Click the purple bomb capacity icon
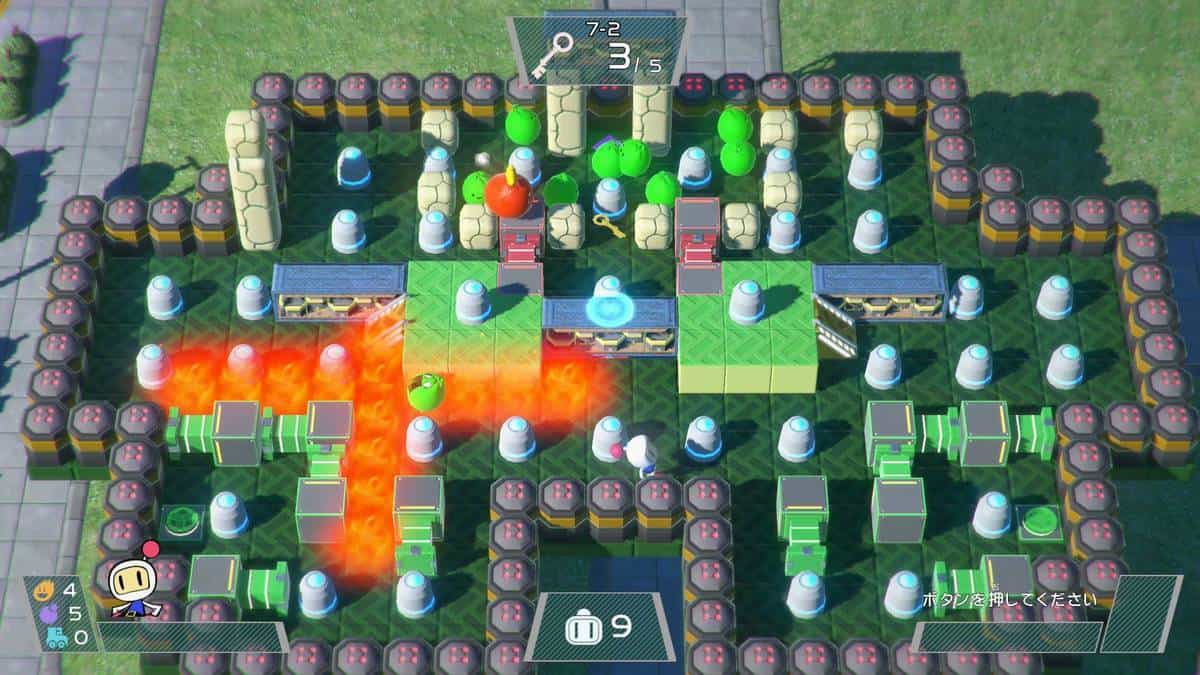 [46, 613]
